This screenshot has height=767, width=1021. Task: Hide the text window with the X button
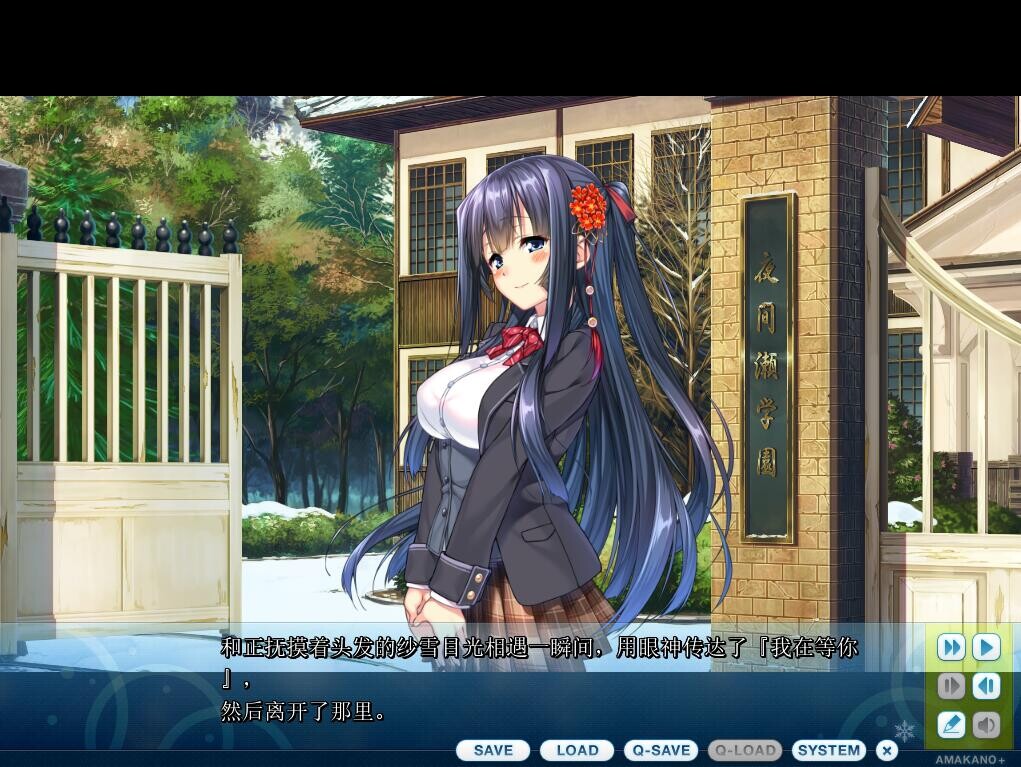coord(887,750)
